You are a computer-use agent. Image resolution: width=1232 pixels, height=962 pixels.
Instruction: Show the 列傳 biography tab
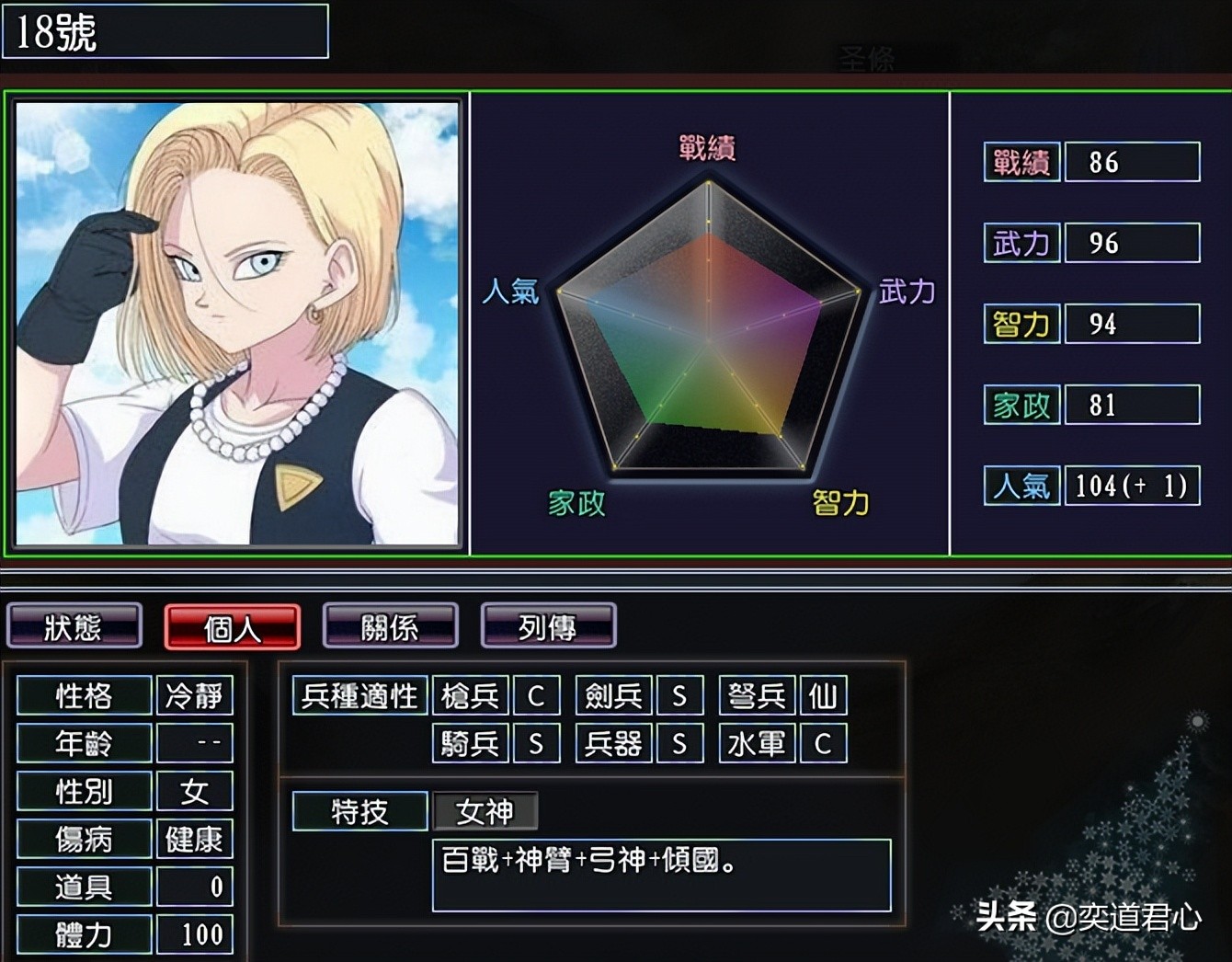coord(548,627)
